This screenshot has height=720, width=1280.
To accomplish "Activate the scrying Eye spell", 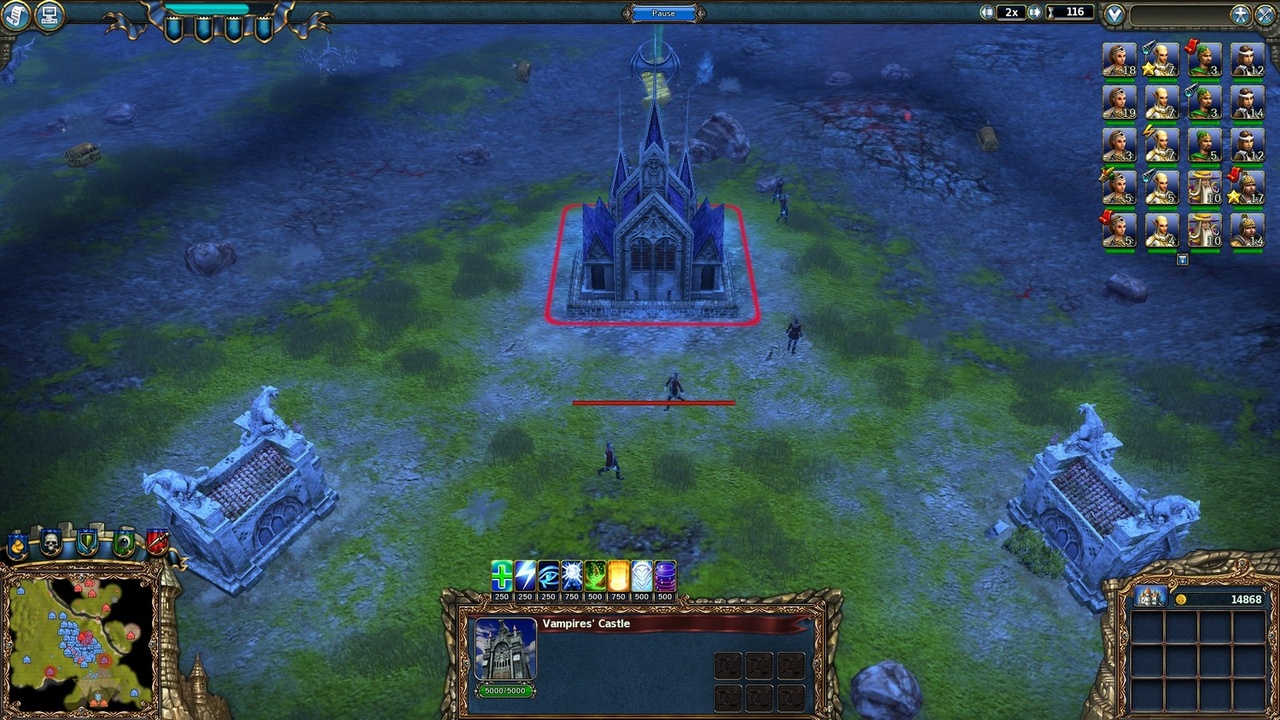I will click(x=548, y=575).
